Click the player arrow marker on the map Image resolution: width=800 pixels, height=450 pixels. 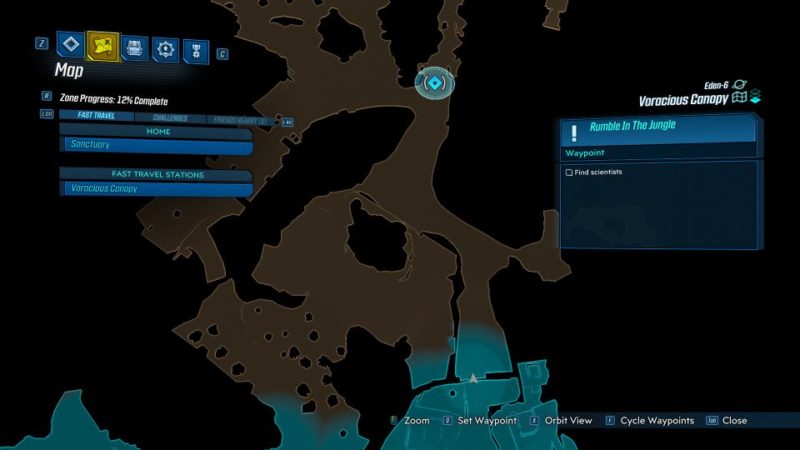(472, 378)
